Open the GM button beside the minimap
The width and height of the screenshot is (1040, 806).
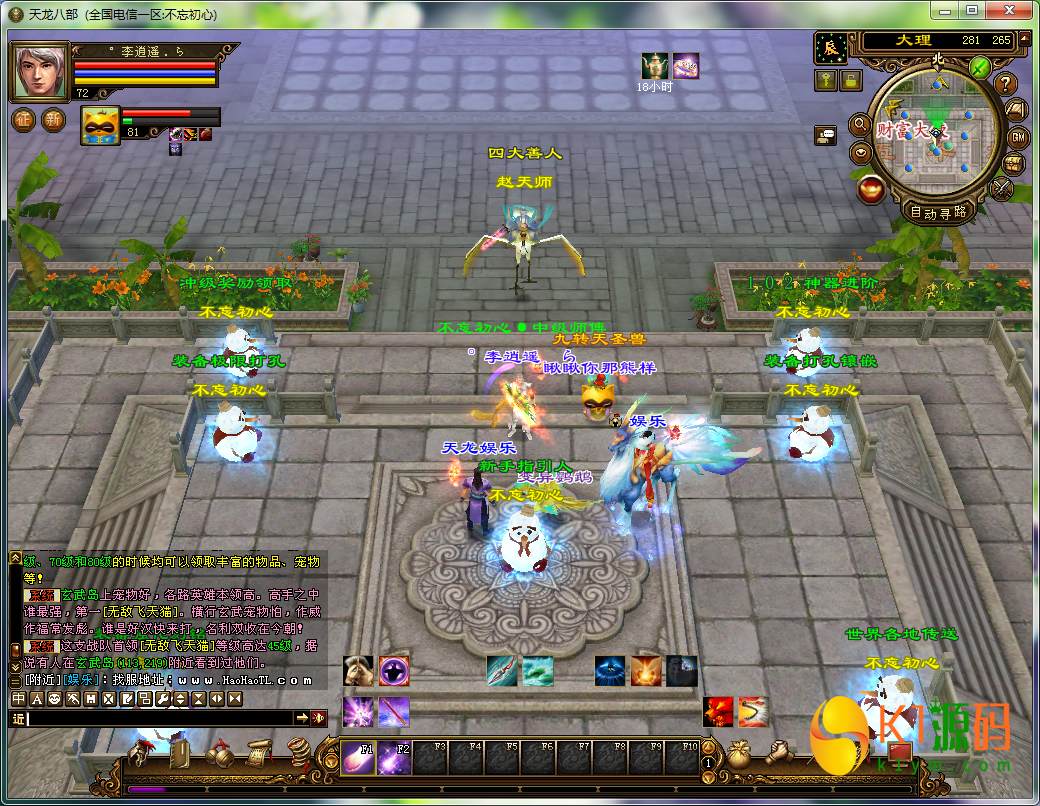point(1018,136)
